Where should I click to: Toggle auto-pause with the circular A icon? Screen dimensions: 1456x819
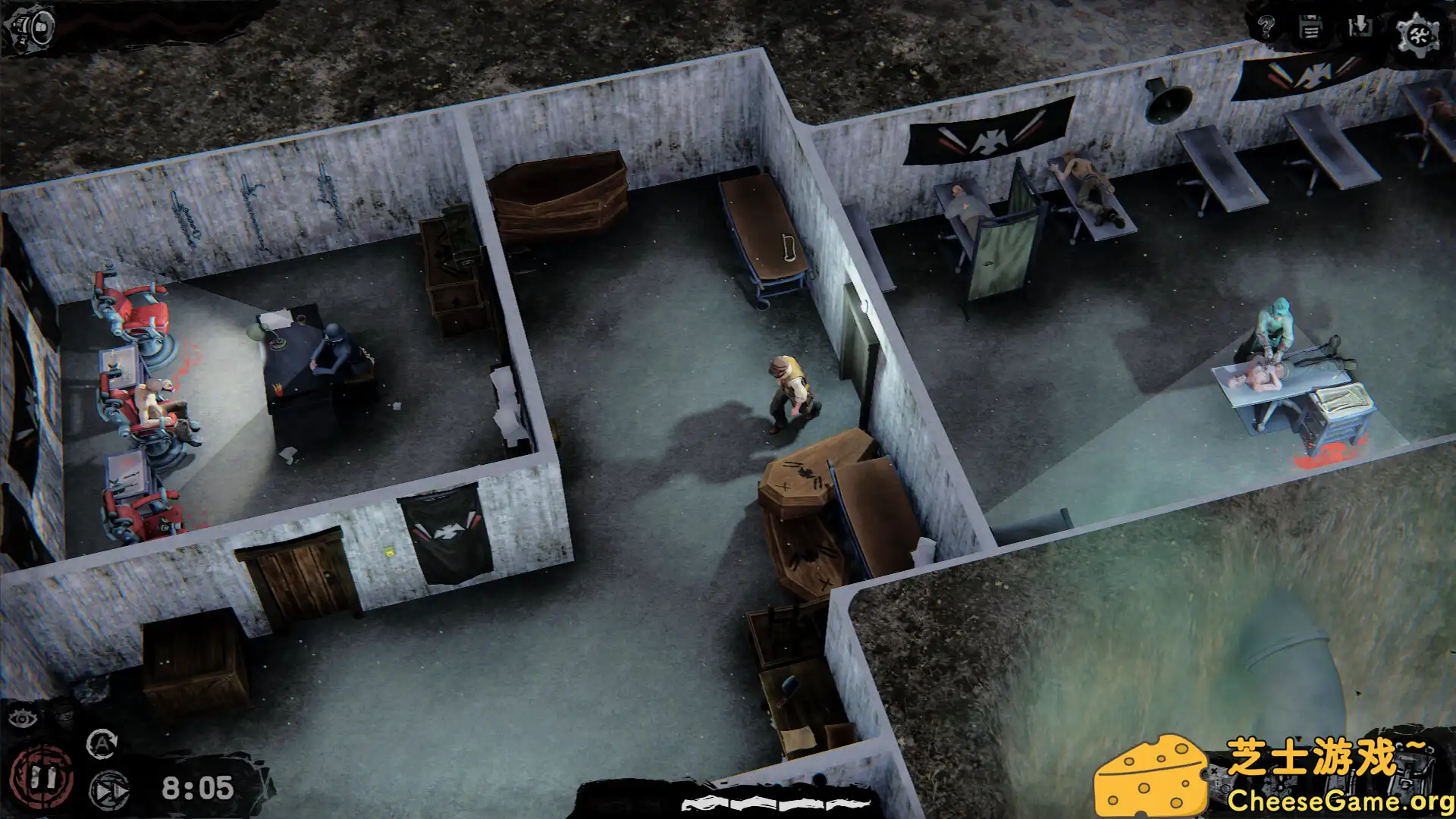(x=103, y=743)
